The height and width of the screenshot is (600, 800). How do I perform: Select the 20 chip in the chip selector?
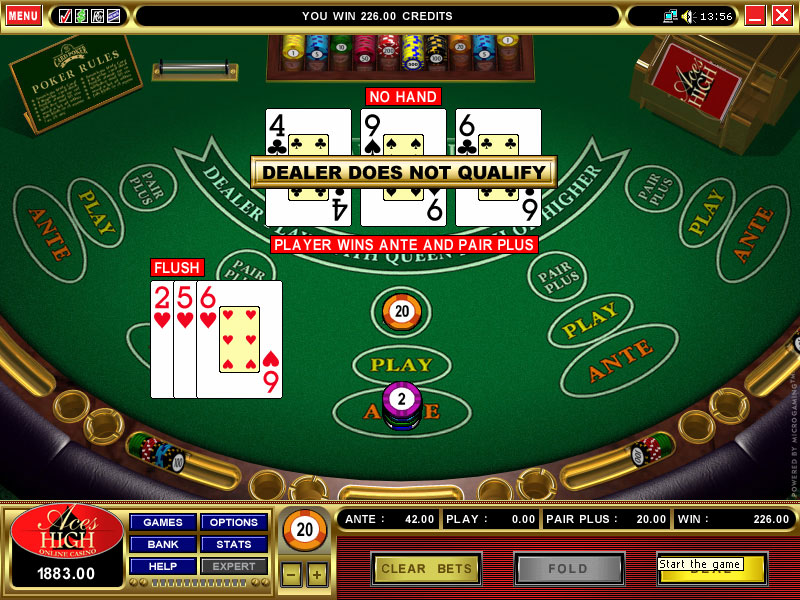point(303,530)
